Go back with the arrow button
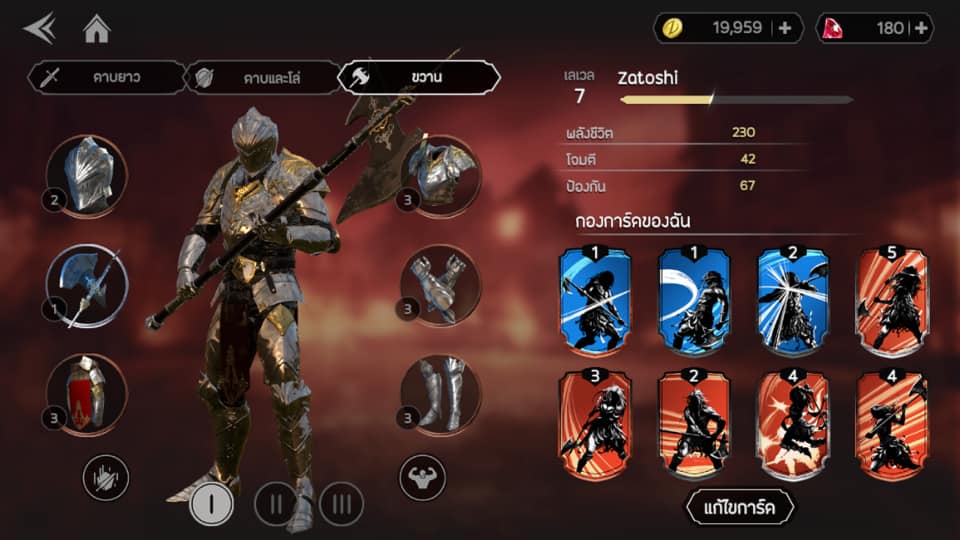This screenshot has width=960, height=540. click(x=40, y=29)
